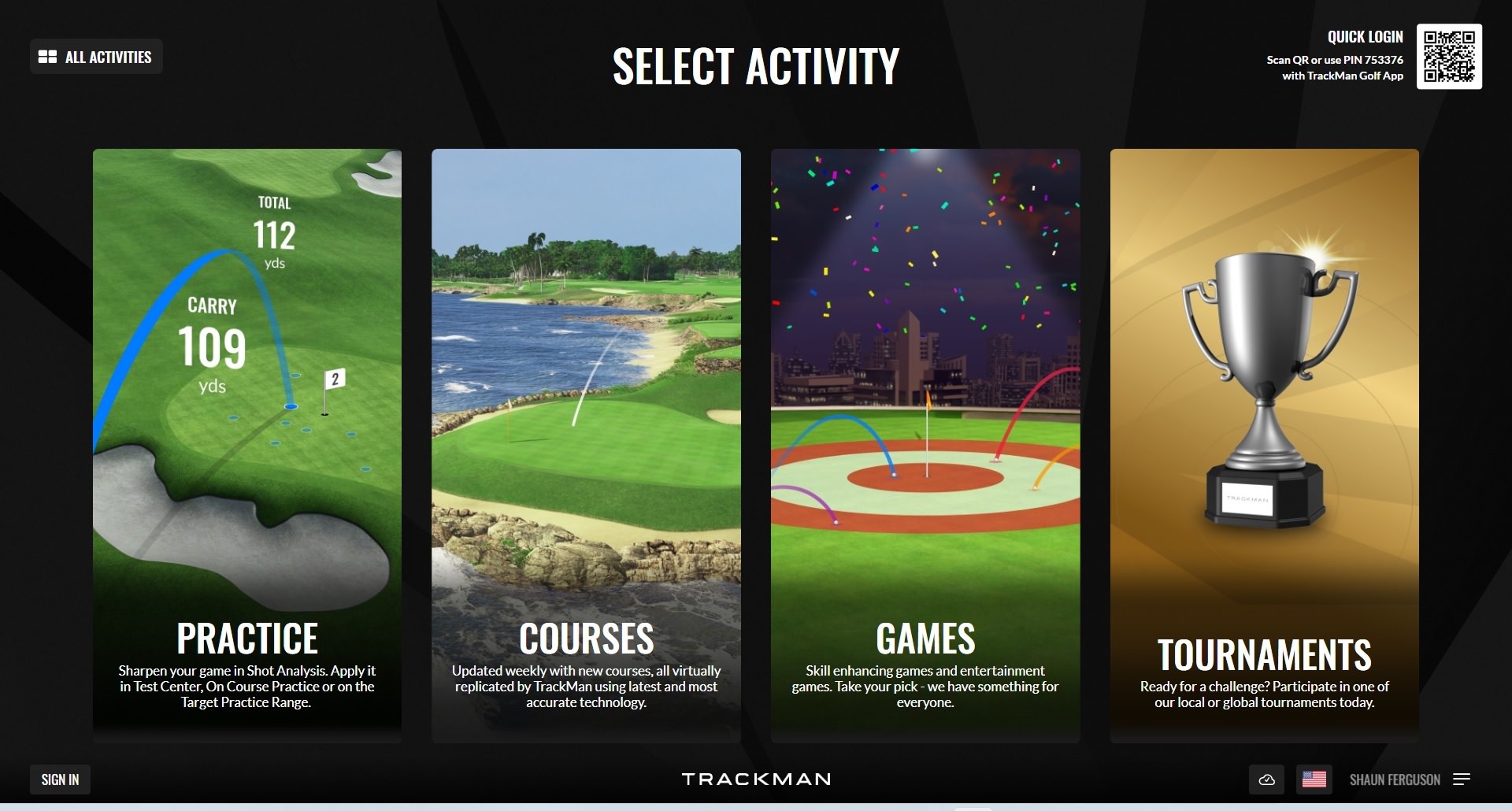Screen dimensions: 1512x811
Task: Click the TRACKMAN logo at the bottom
Action: 755,780
